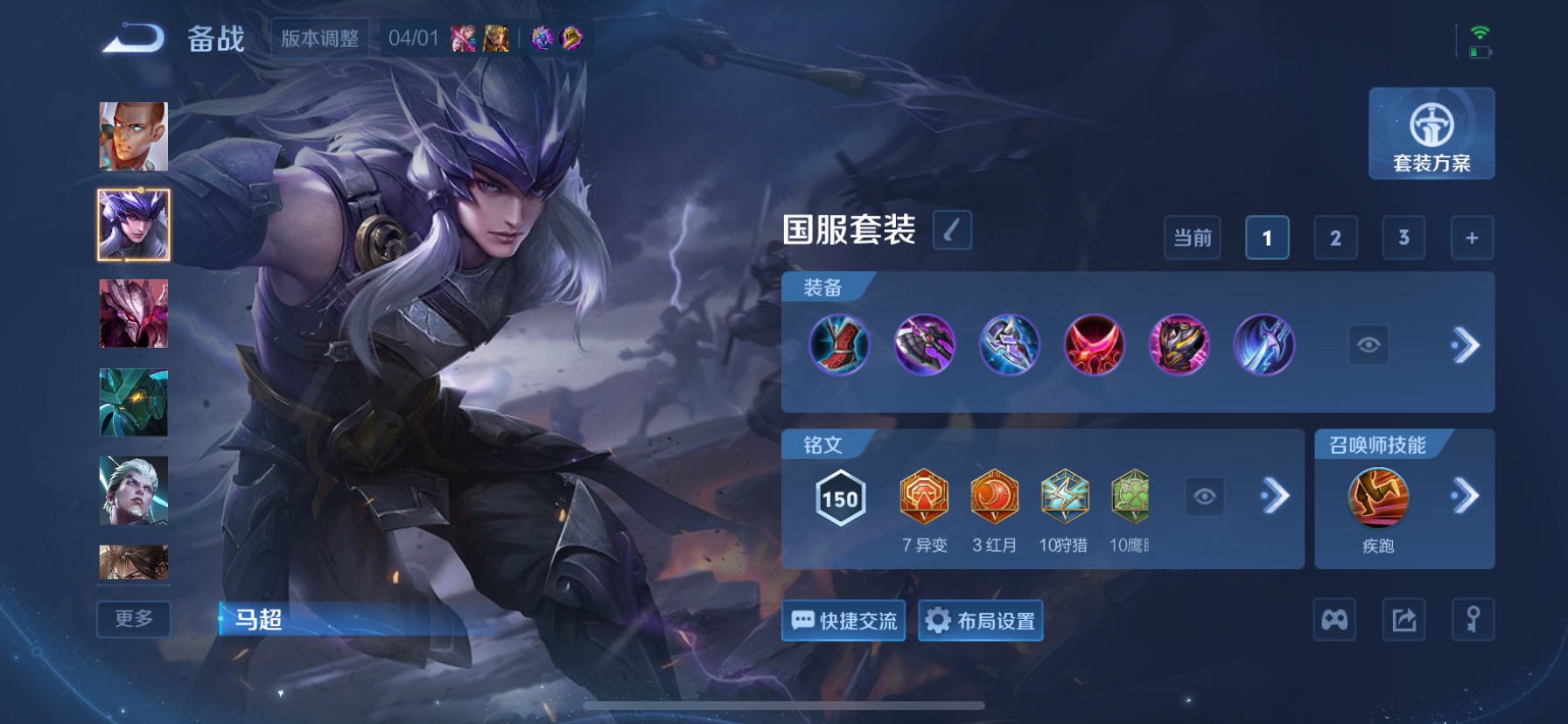
Task: Click the key icon at bottom right
Action: click(1473, 619)
